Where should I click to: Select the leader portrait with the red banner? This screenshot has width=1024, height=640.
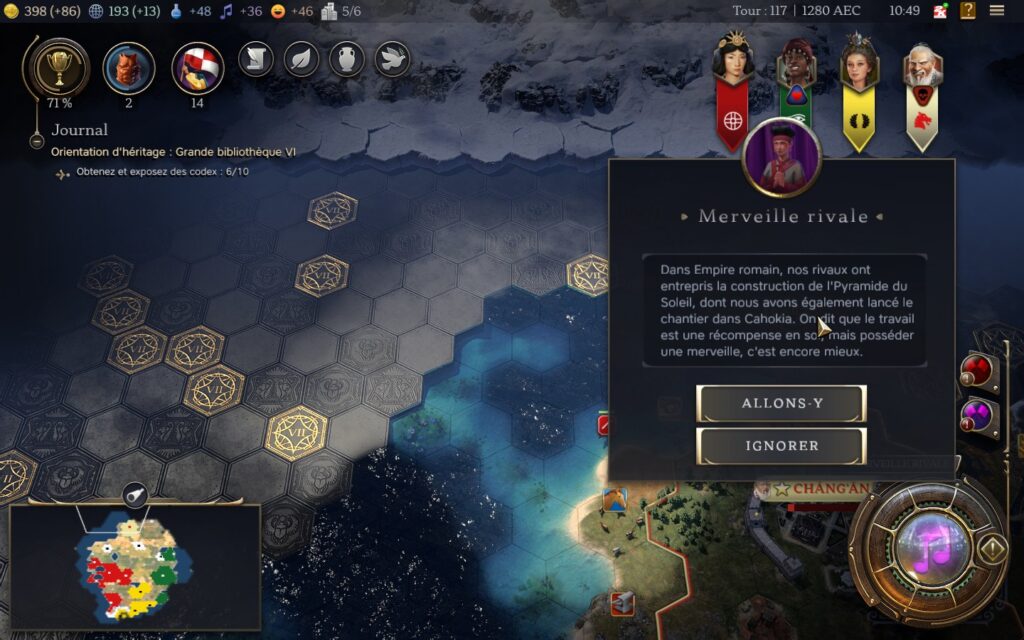point(733,60)
